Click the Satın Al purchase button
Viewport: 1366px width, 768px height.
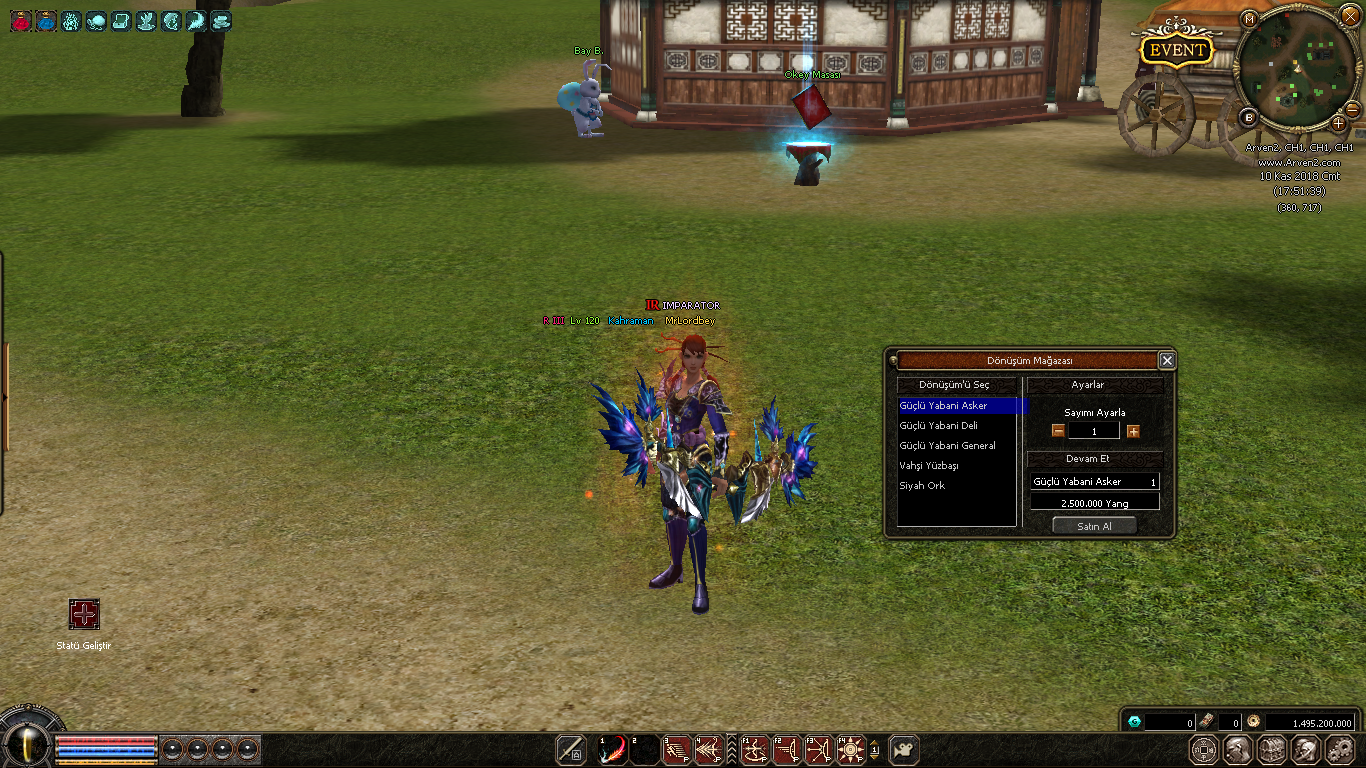(x=1094, y=526)
